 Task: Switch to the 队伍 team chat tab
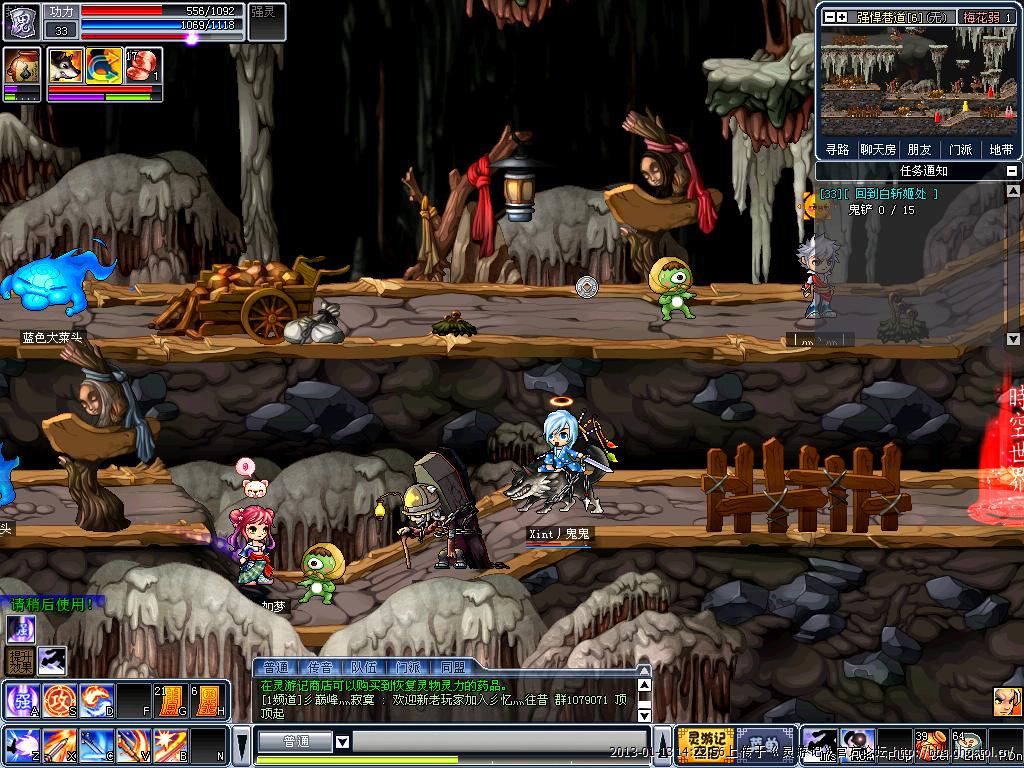(364, 667)
